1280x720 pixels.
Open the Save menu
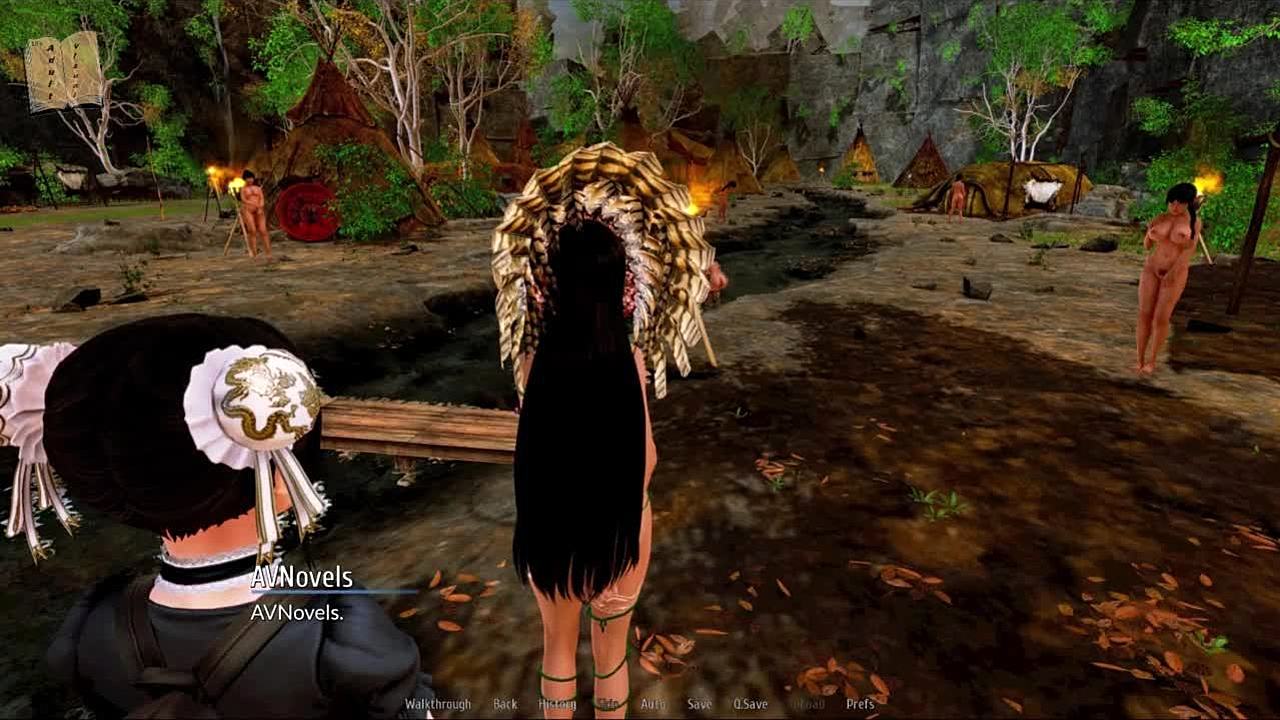pyautogui.click(x=699, y=704)
